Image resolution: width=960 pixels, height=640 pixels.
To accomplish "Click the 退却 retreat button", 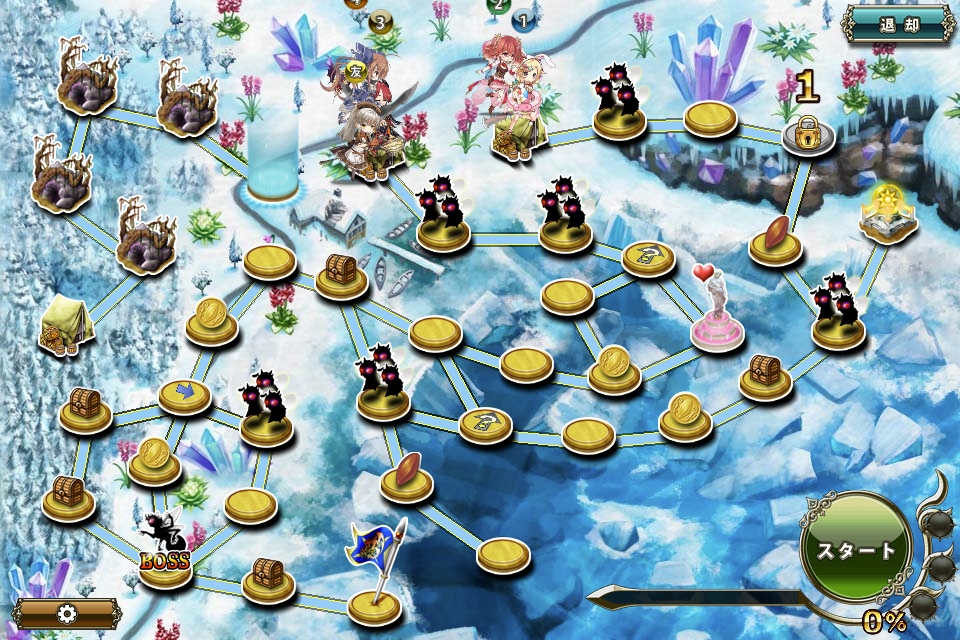I will 898,24.
